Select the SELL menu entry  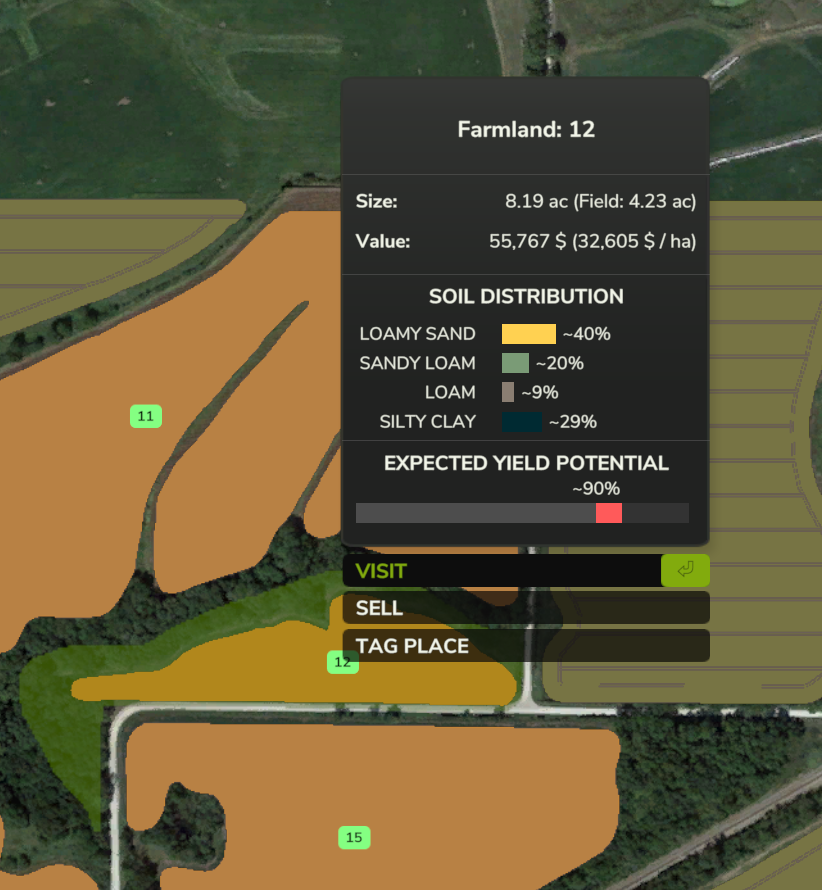click(x=525, y=608)
